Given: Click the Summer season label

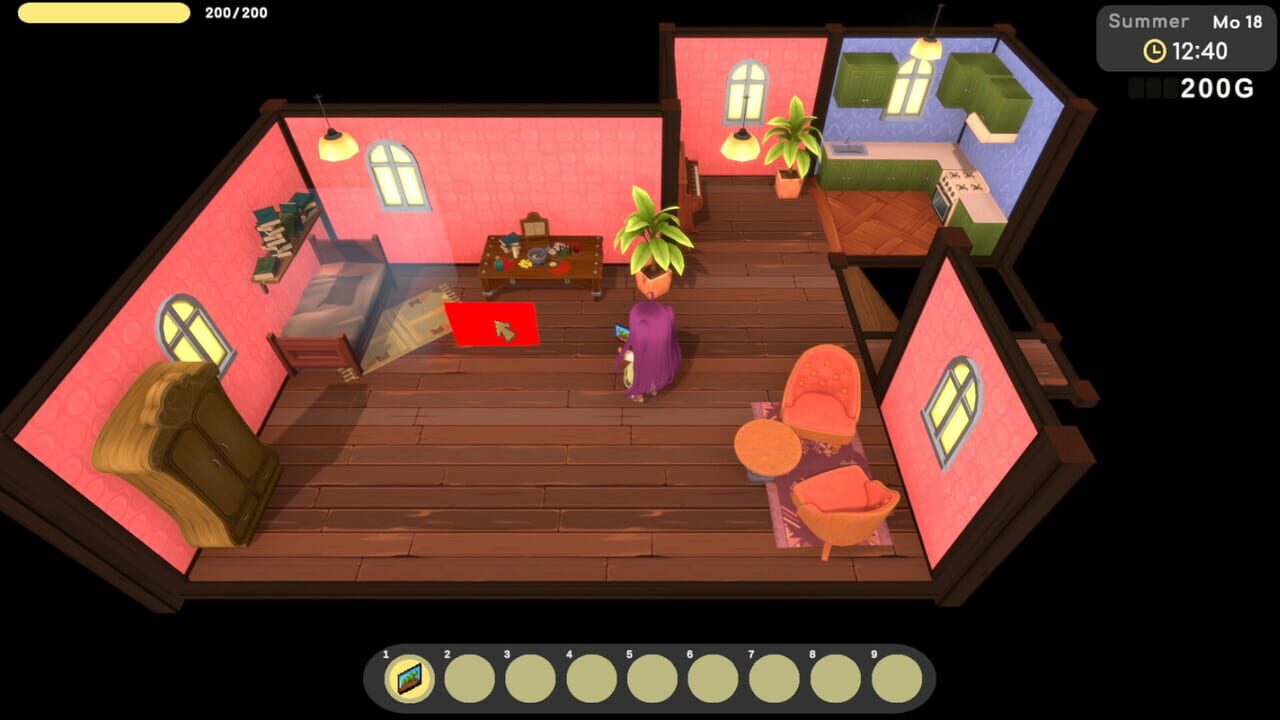Looking at the screenshot, I should pos(1150,20).
